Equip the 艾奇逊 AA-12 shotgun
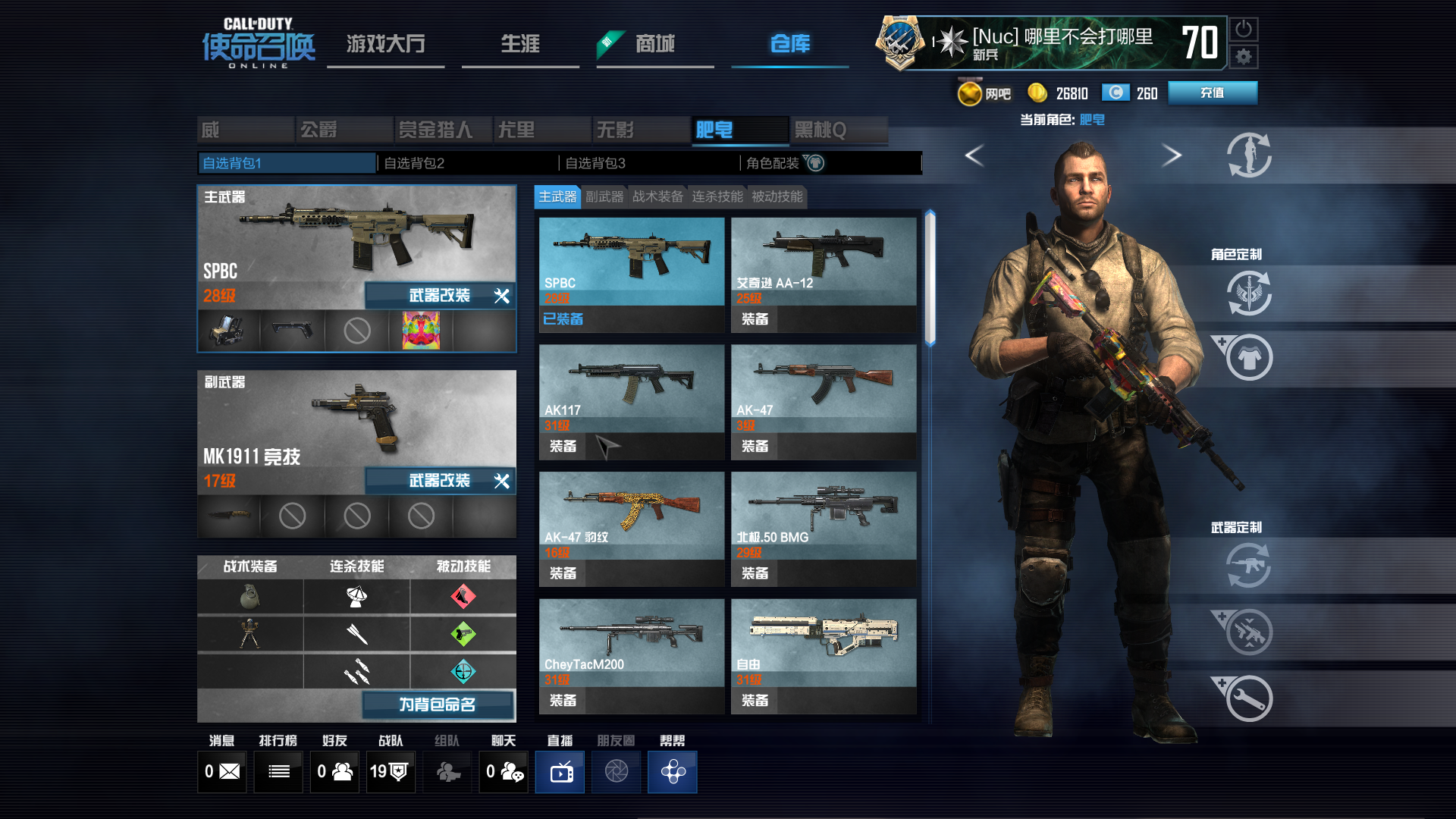 click(x=755, y=319)
